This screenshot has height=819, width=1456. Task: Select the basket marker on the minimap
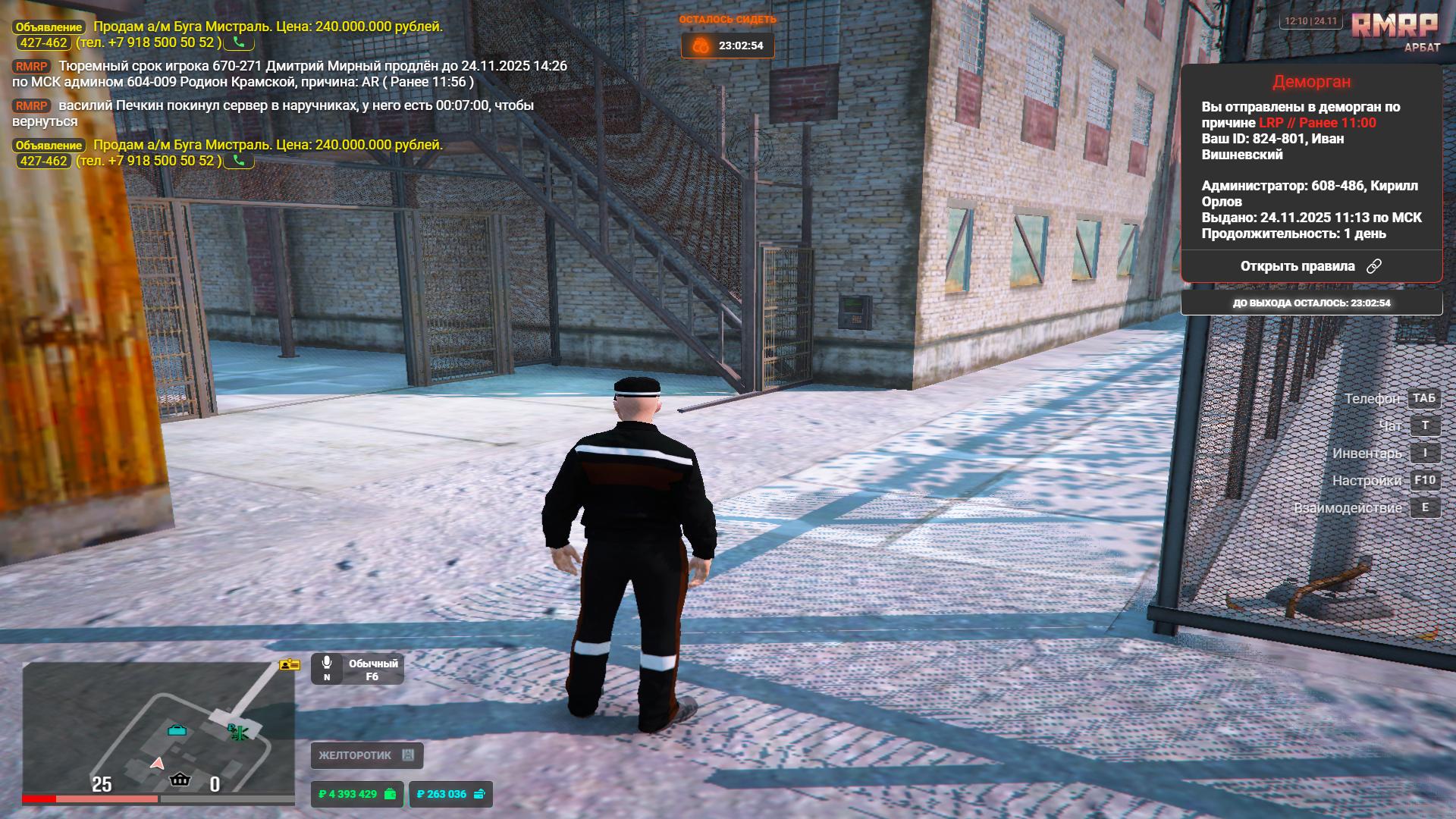point(180,779)
